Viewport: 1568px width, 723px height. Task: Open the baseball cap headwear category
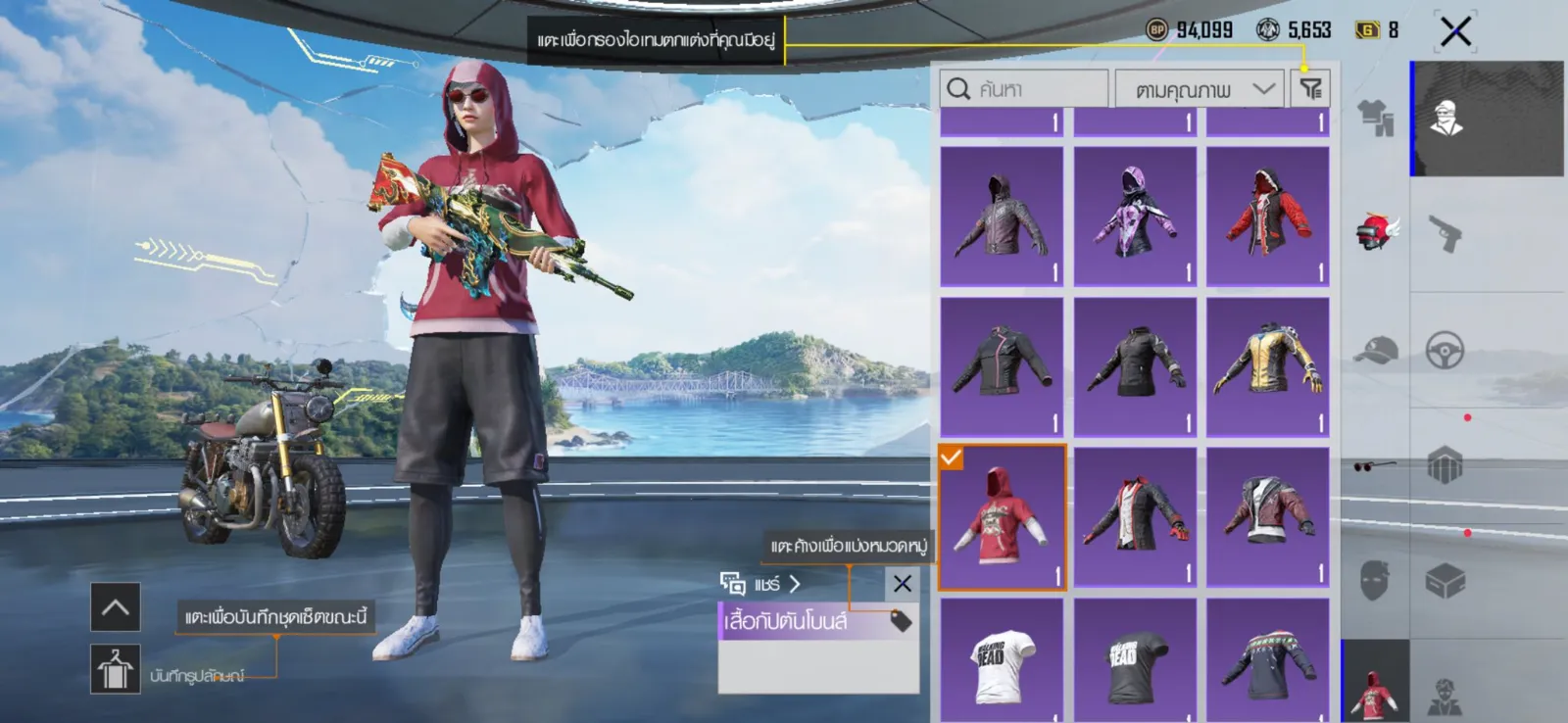(1376, 350)
